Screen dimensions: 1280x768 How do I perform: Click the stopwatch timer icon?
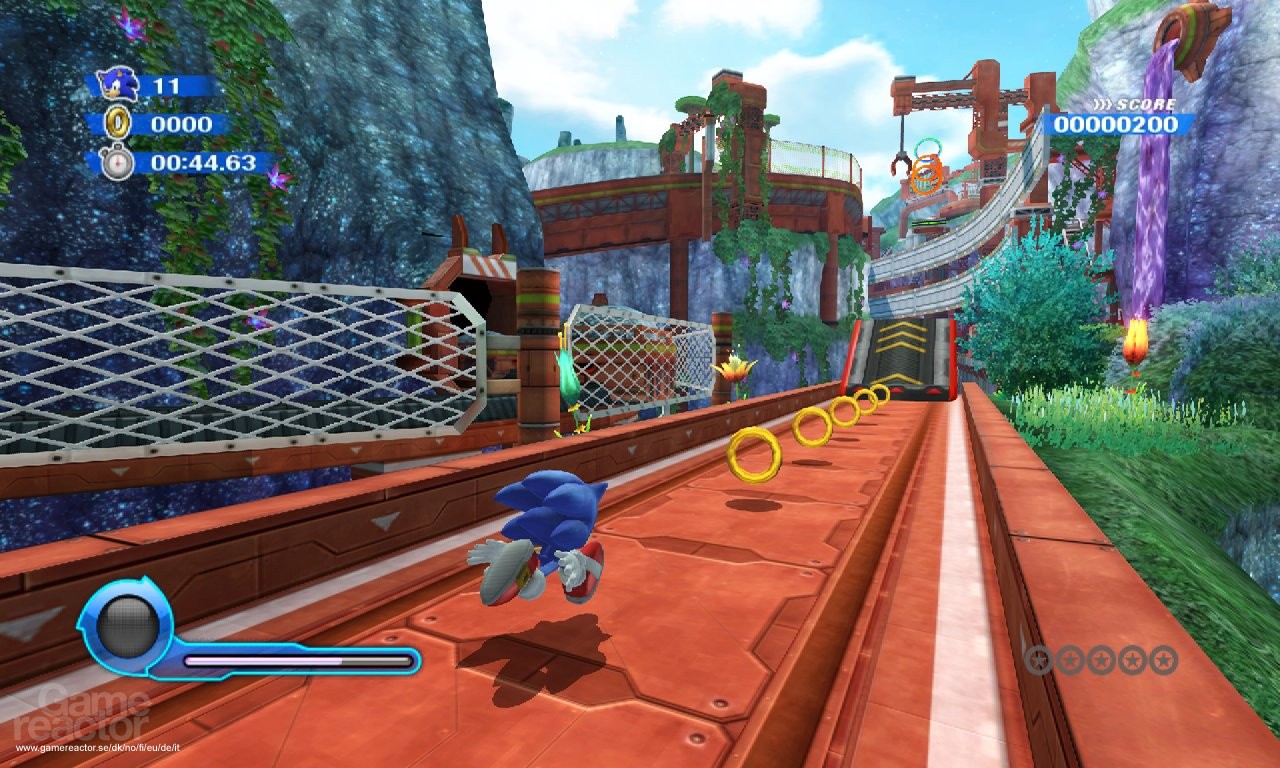[120, 159]
